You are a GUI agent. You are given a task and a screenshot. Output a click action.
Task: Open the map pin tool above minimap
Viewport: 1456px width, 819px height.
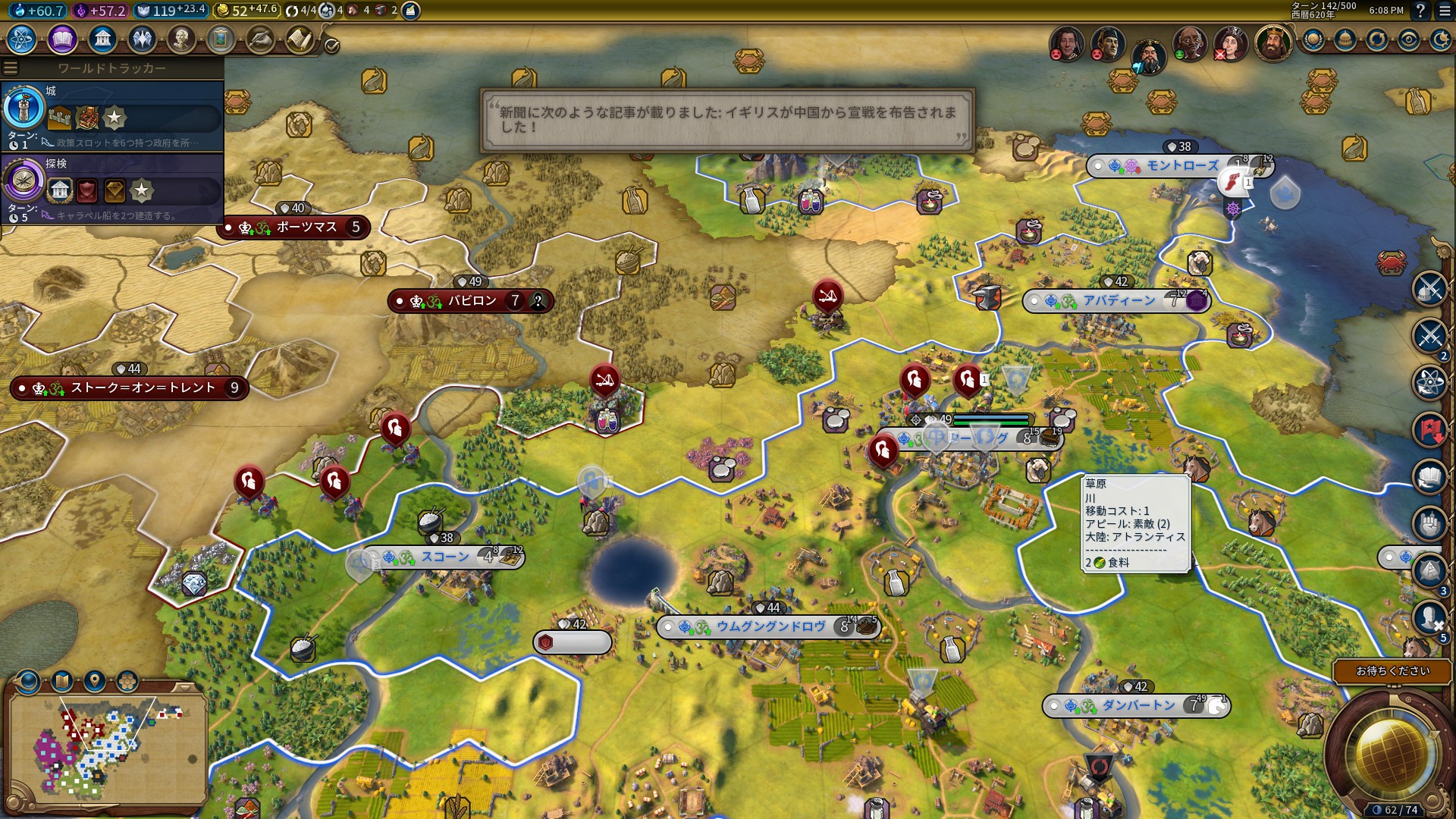coord(95,681)
